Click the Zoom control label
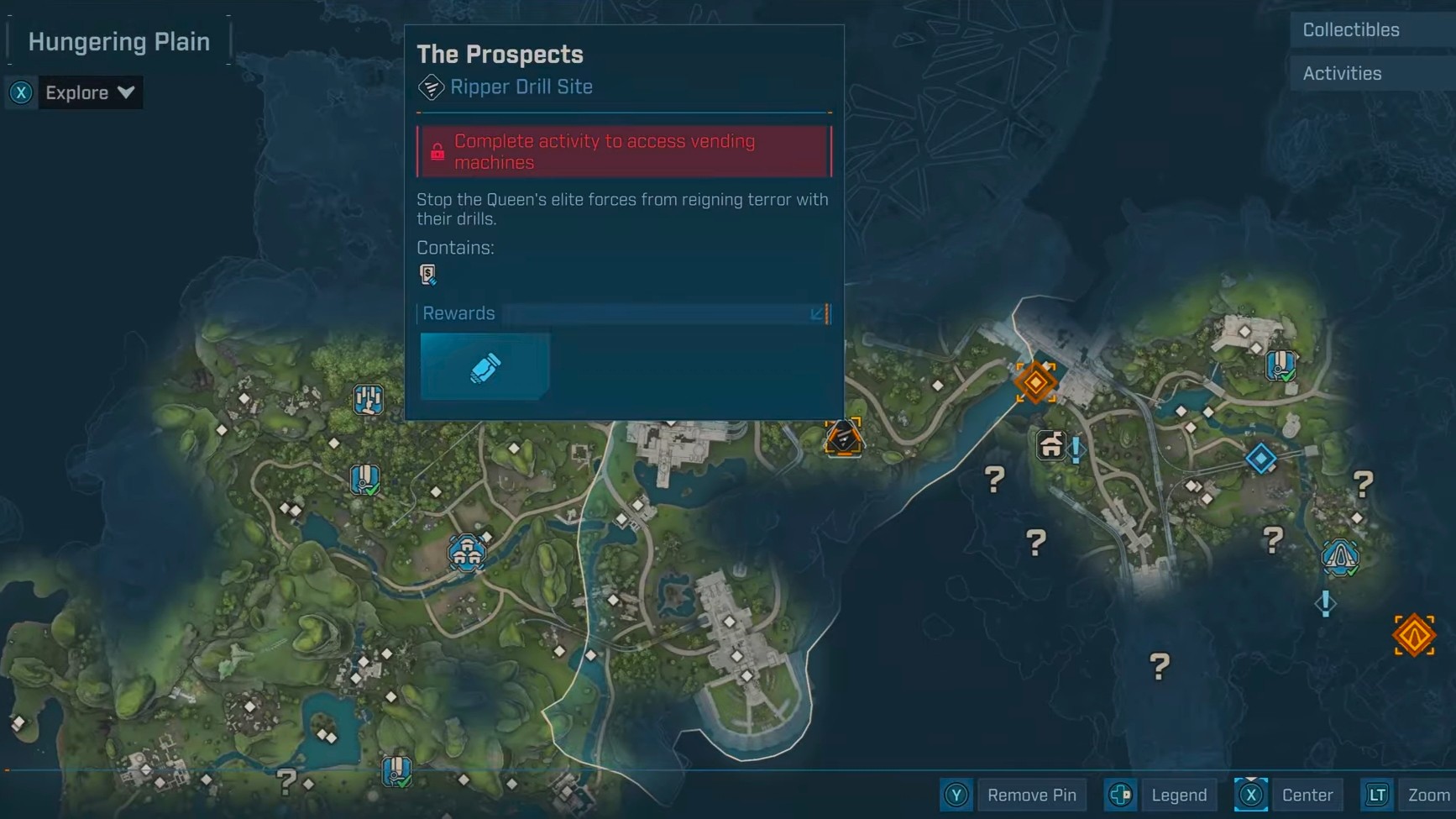This screenshot has width=1456, height=819. tap(1427, 795)
